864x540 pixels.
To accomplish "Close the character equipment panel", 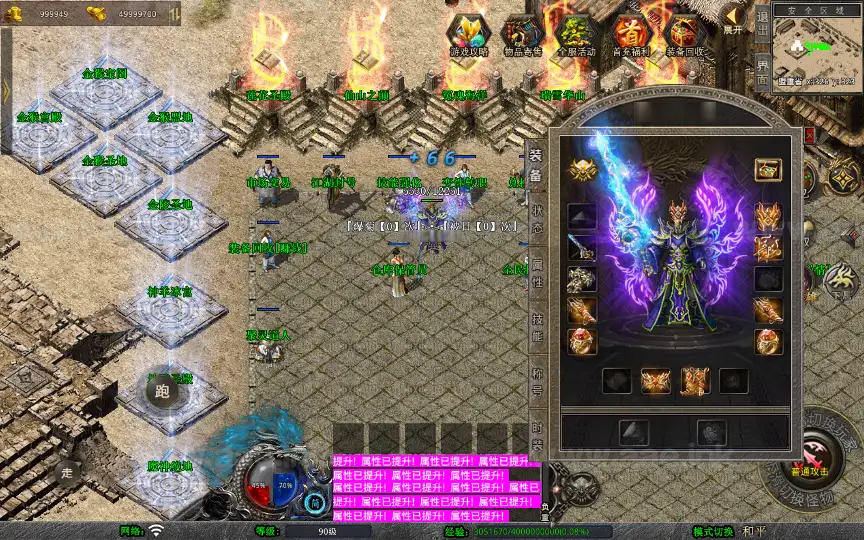I will coord(810,134).
